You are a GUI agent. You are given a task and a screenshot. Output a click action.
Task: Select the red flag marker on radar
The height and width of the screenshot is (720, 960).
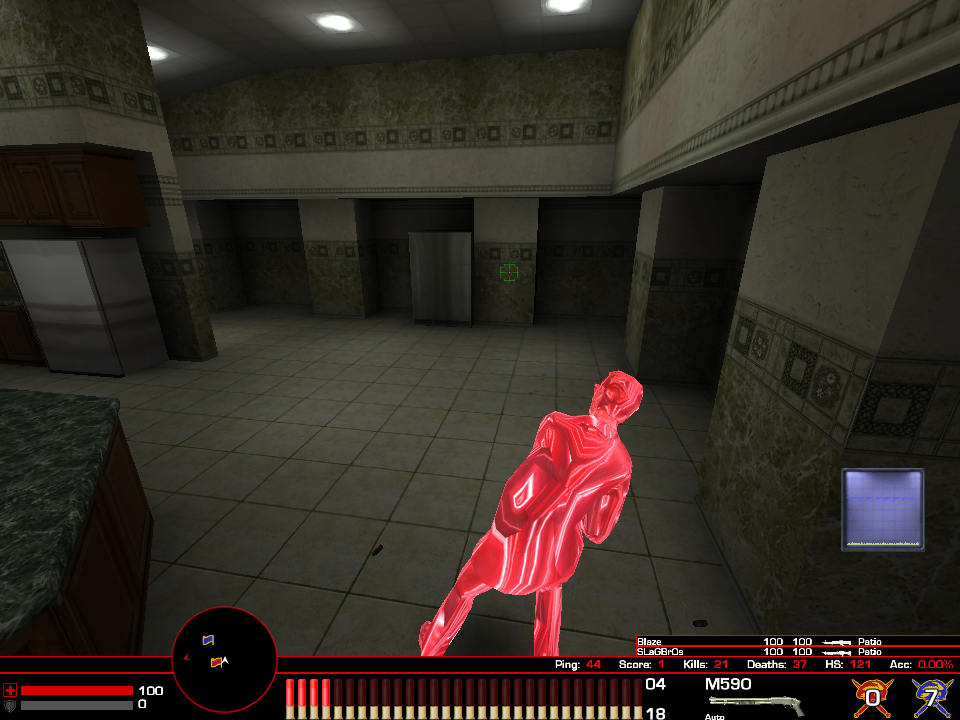[215, 662]
